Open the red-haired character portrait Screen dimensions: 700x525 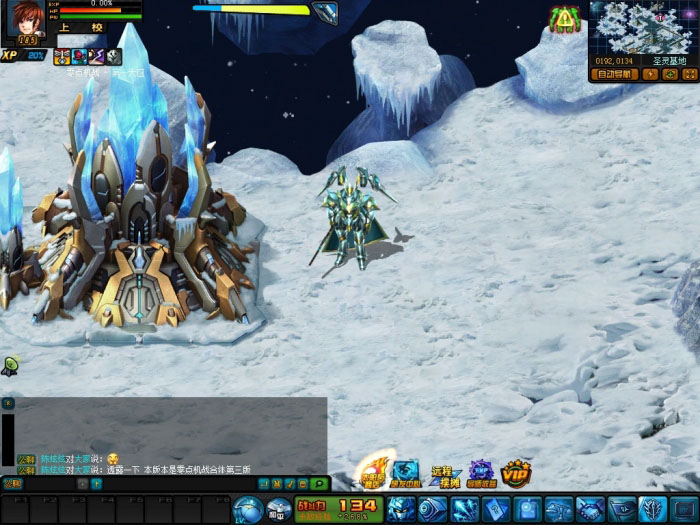(x=27, y=20)
